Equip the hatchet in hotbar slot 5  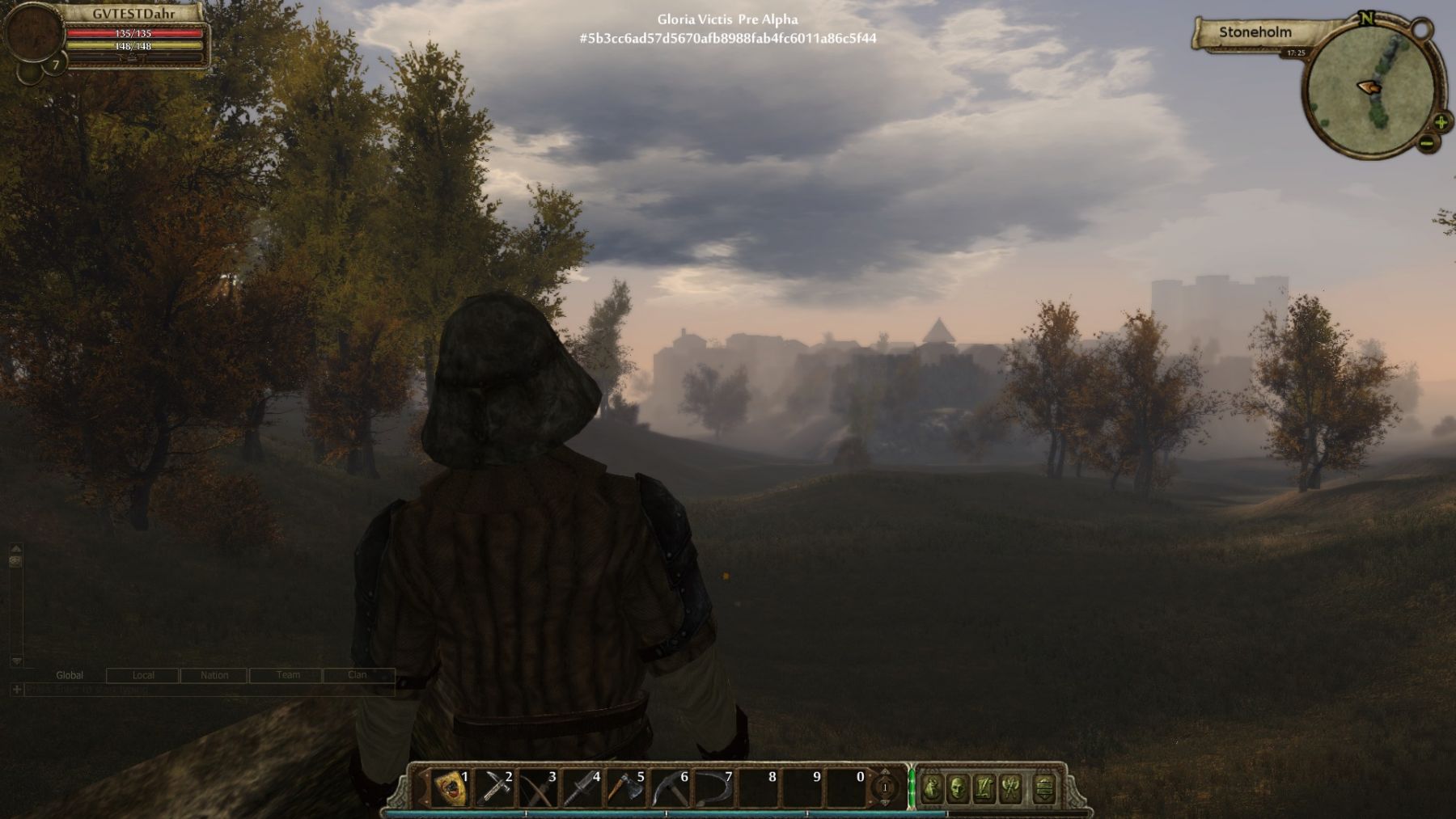tap(626, 787)
